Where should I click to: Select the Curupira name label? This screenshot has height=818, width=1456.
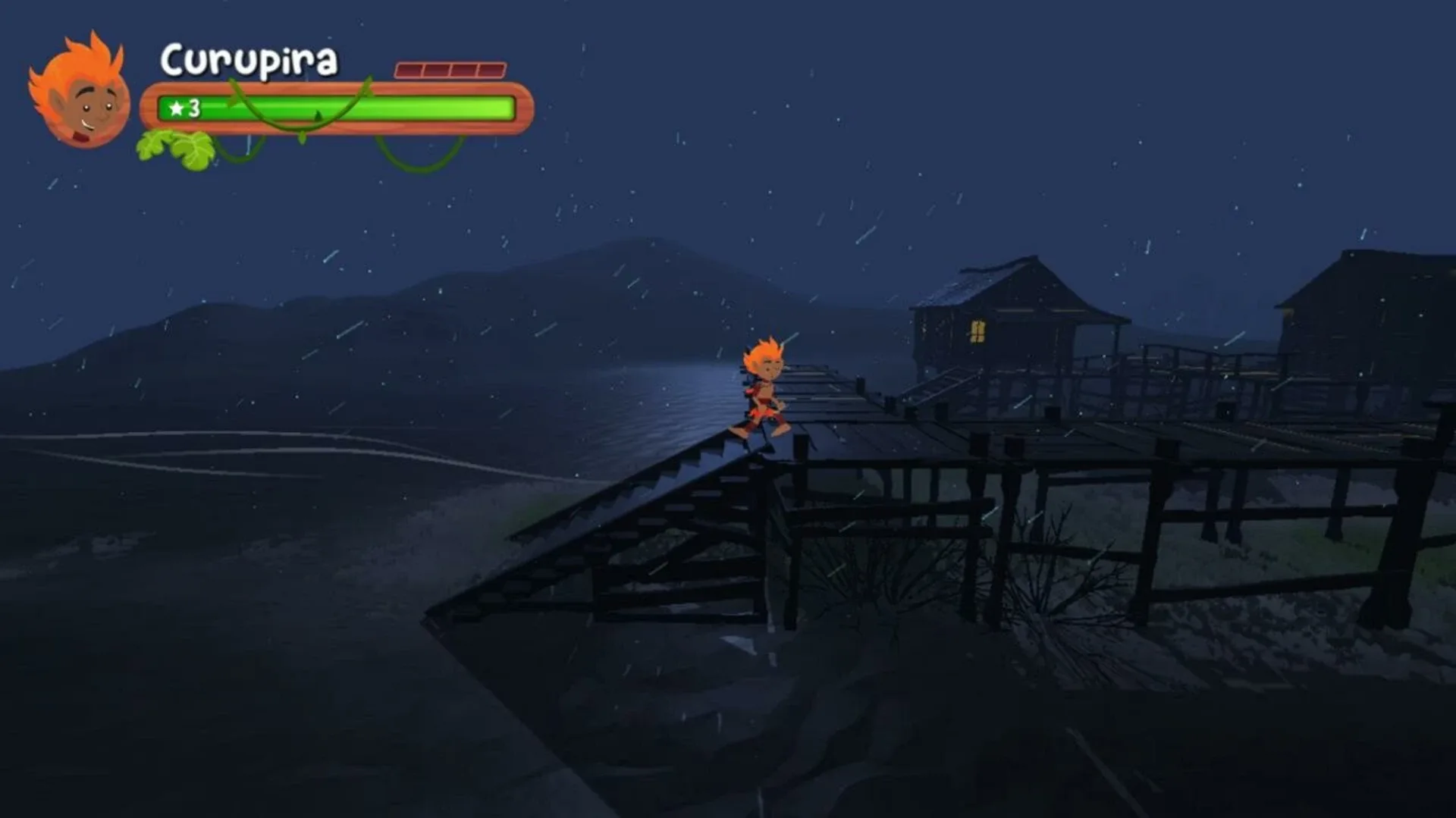click(246, 62)
